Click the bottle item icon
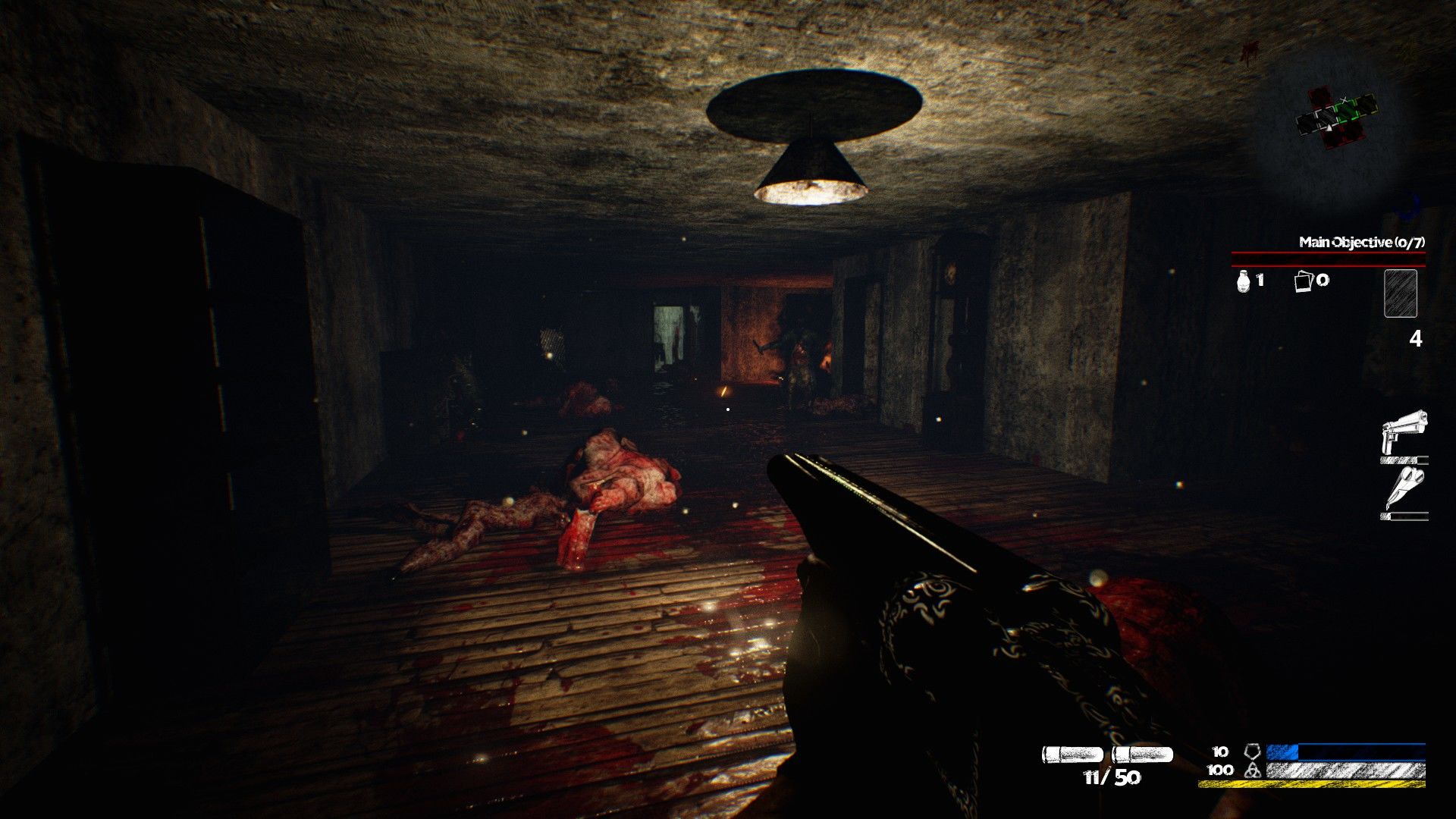The height and width of the screenshot is (819, 1456). point(1243,281)
